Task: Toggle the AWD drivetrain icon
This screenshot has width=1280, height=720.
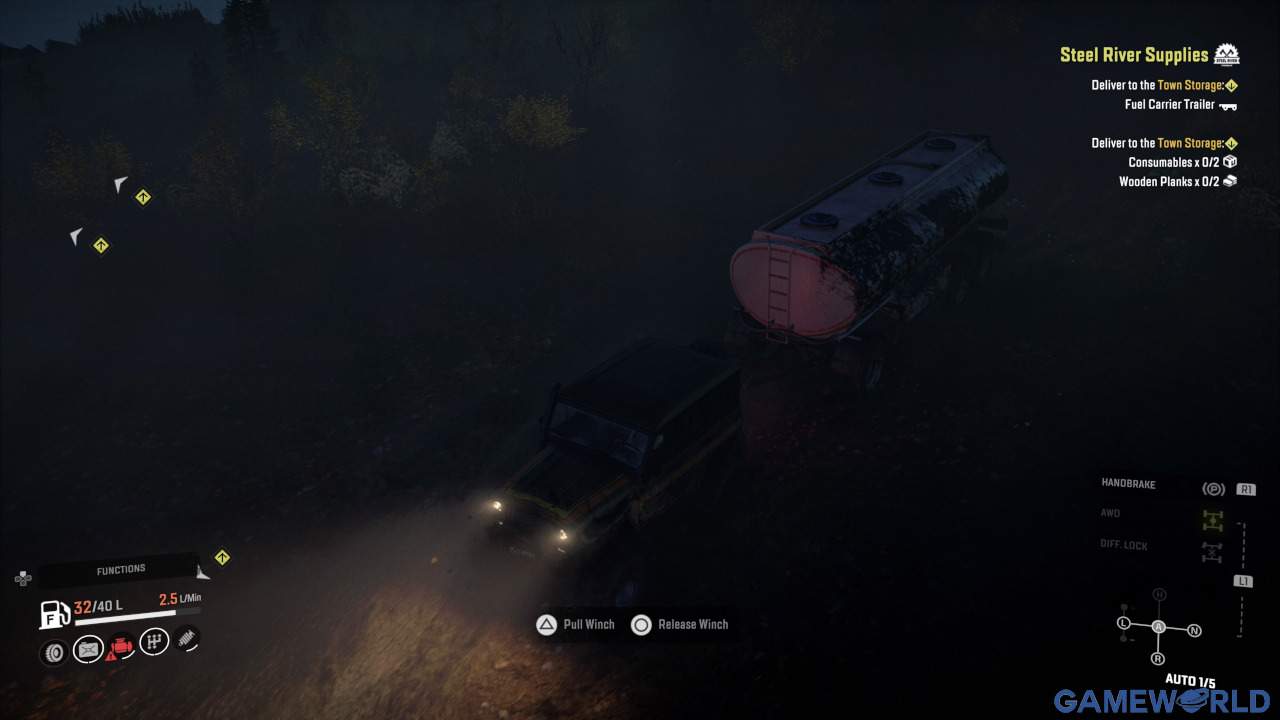Action: [1213, 520]
